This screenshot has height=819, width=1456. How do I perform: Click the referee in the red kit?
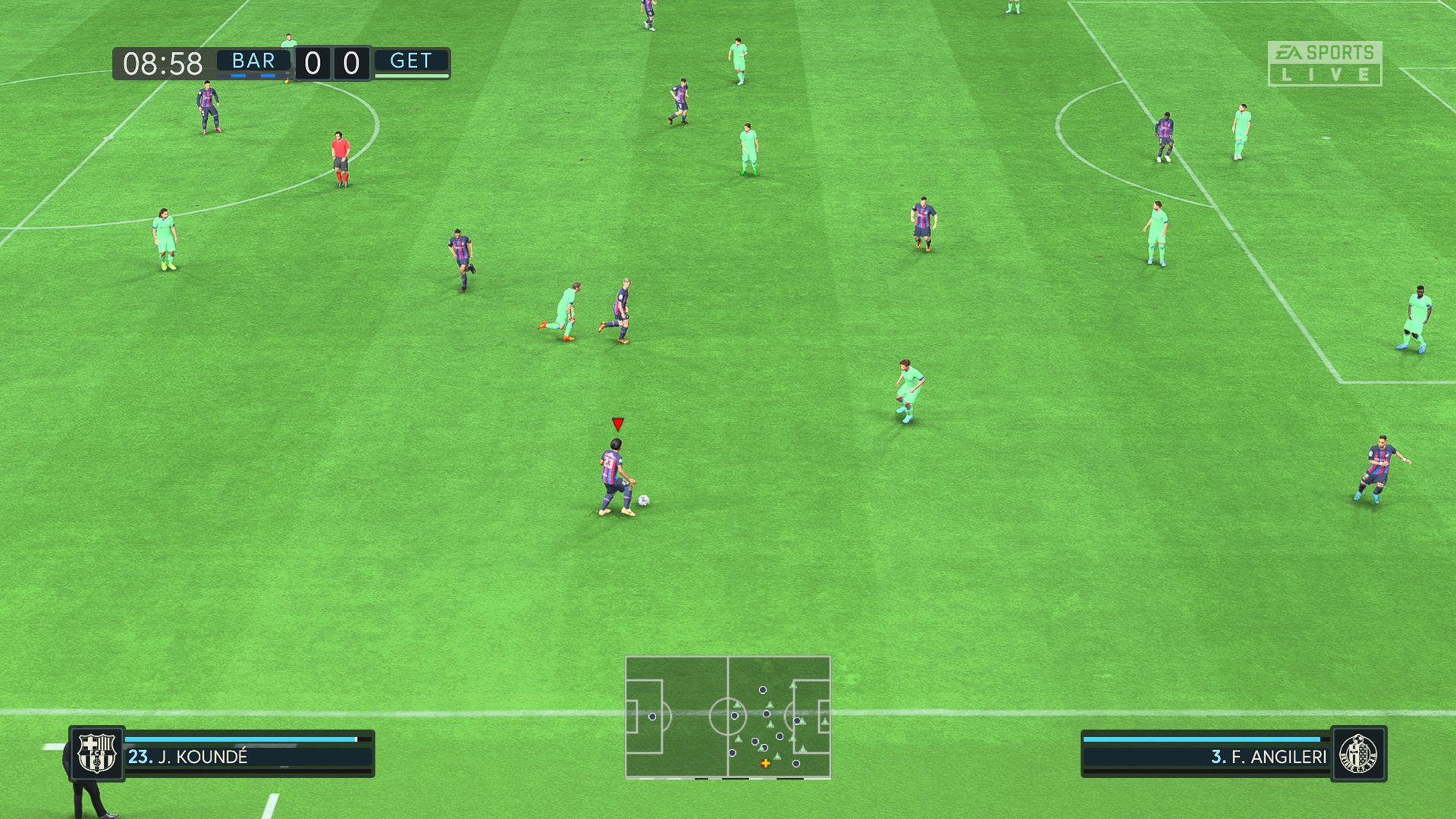pyautogui.click(x=340, y=154)
